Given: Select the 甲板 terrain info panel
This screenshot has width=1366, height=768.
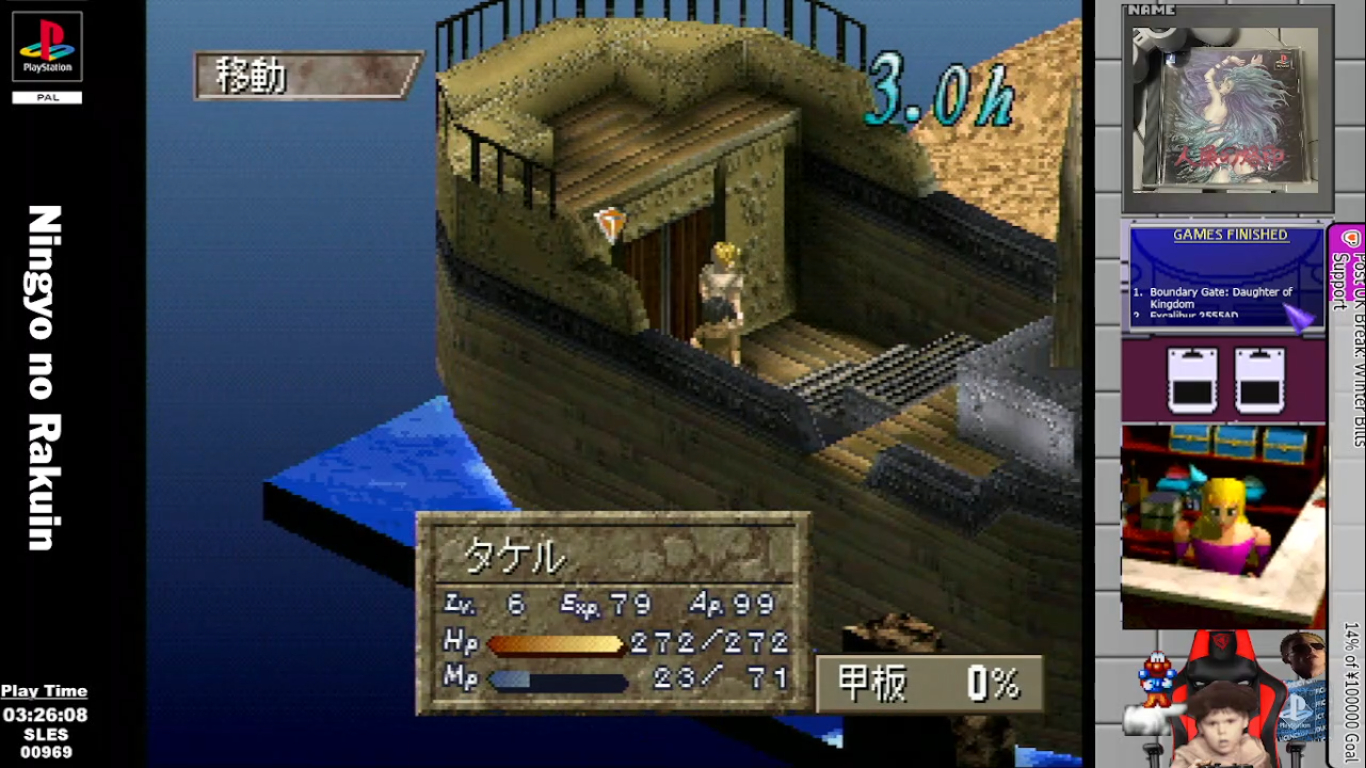Looking at the screenshot, I should tap(929, 684).
